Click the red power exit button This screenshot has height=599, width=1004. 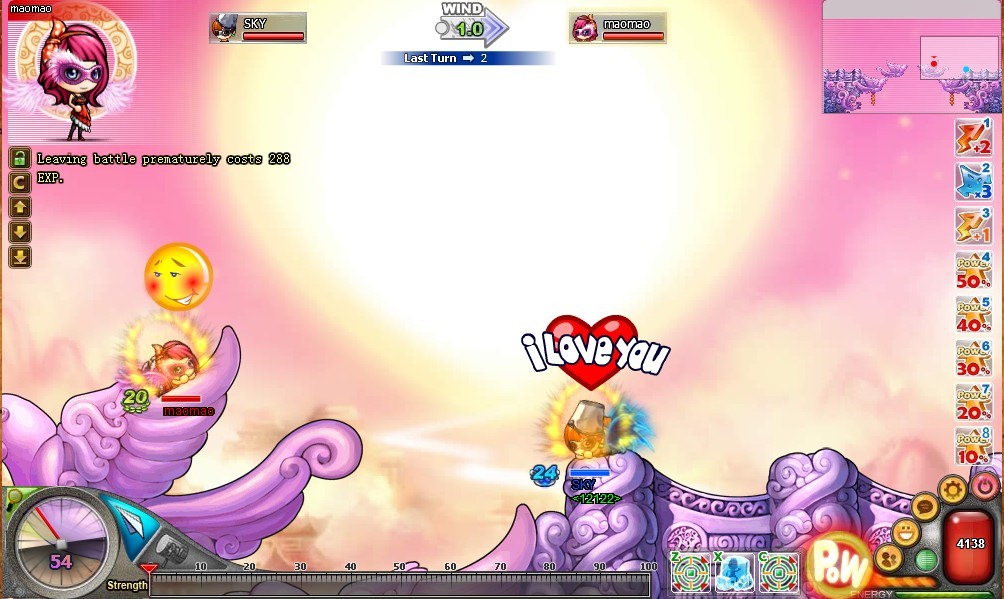coord(985,485)
